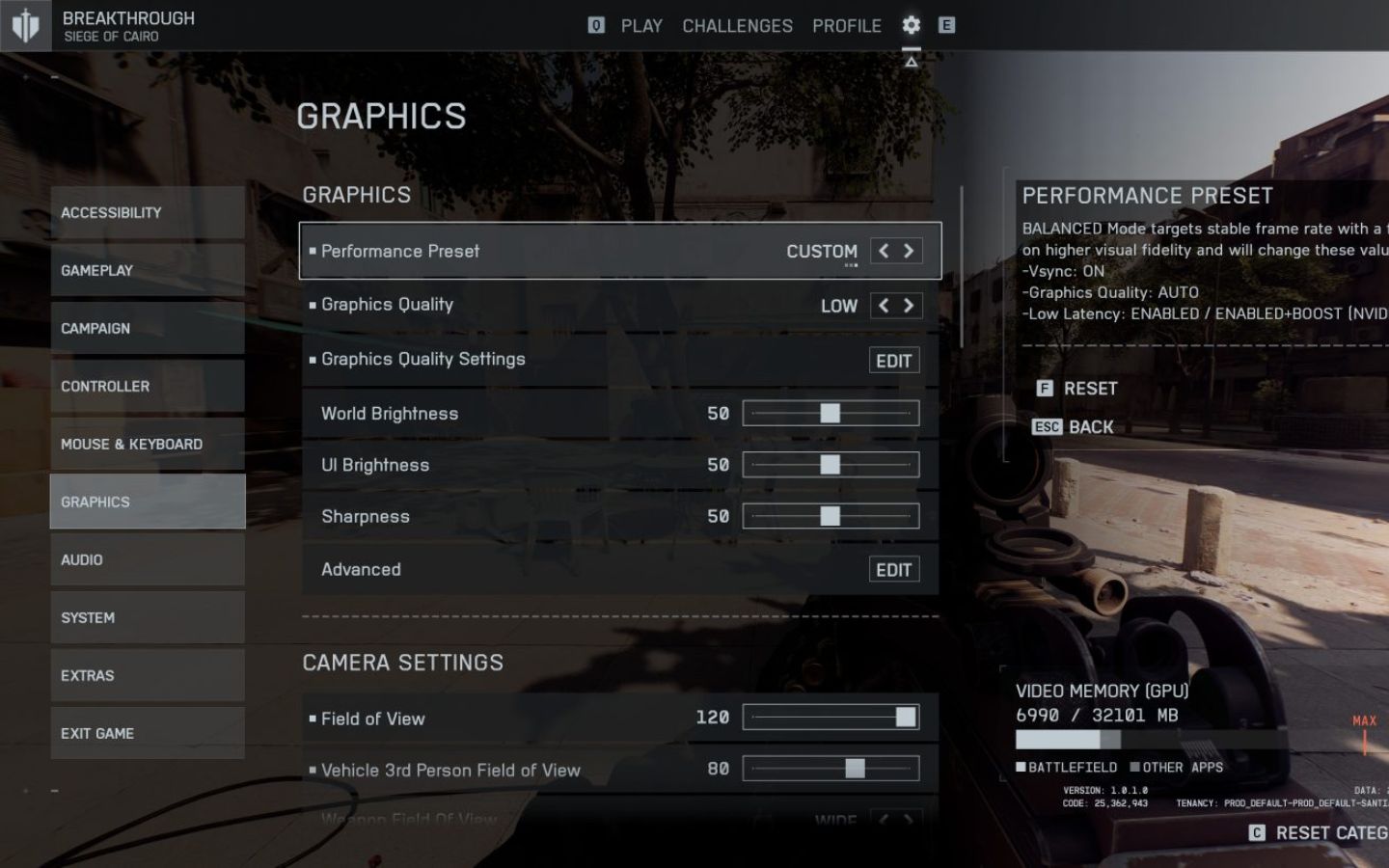Edit the Graphics Quality Settings

(893, 361)
